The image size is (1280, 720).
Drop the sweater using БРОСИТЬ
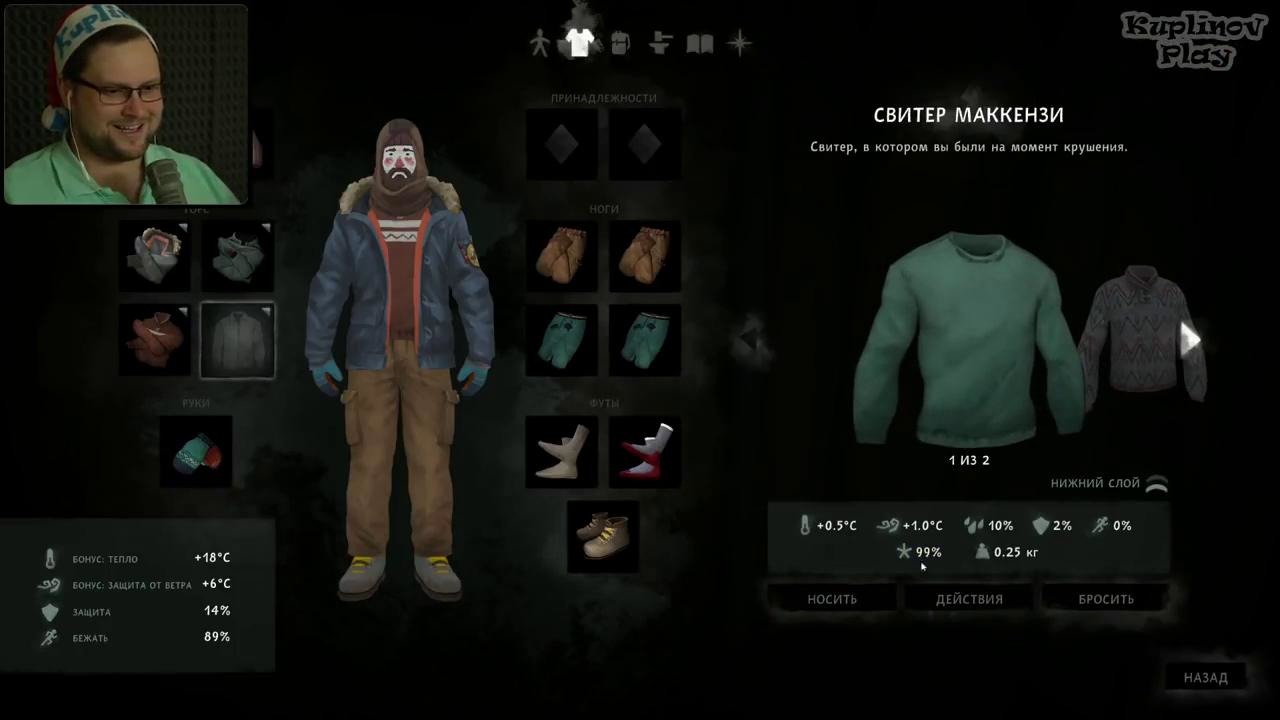coord(1106,599)
